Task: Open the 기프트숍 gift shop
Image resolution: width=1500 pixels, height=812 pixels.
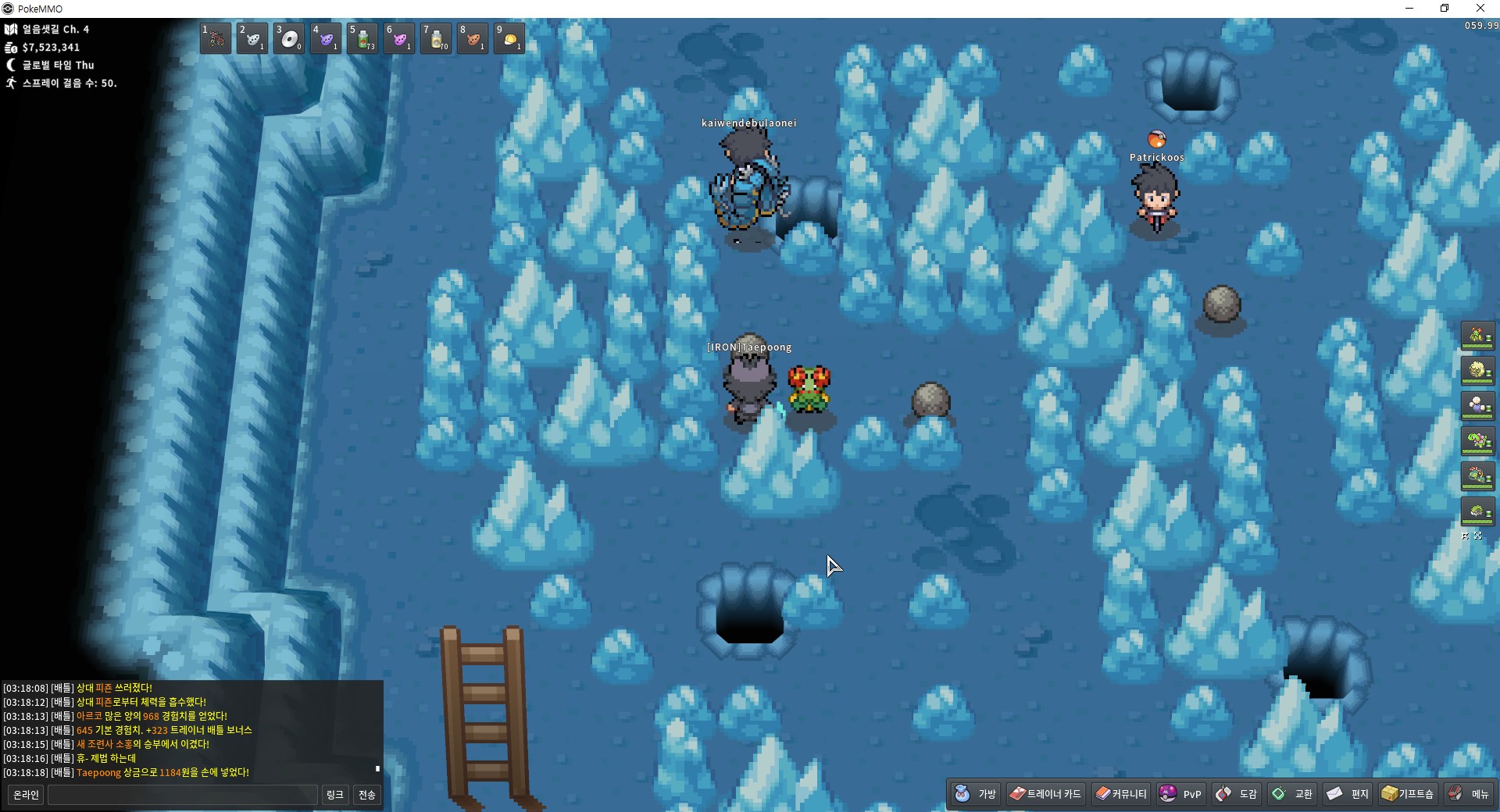Action: tap(1408, 794)
